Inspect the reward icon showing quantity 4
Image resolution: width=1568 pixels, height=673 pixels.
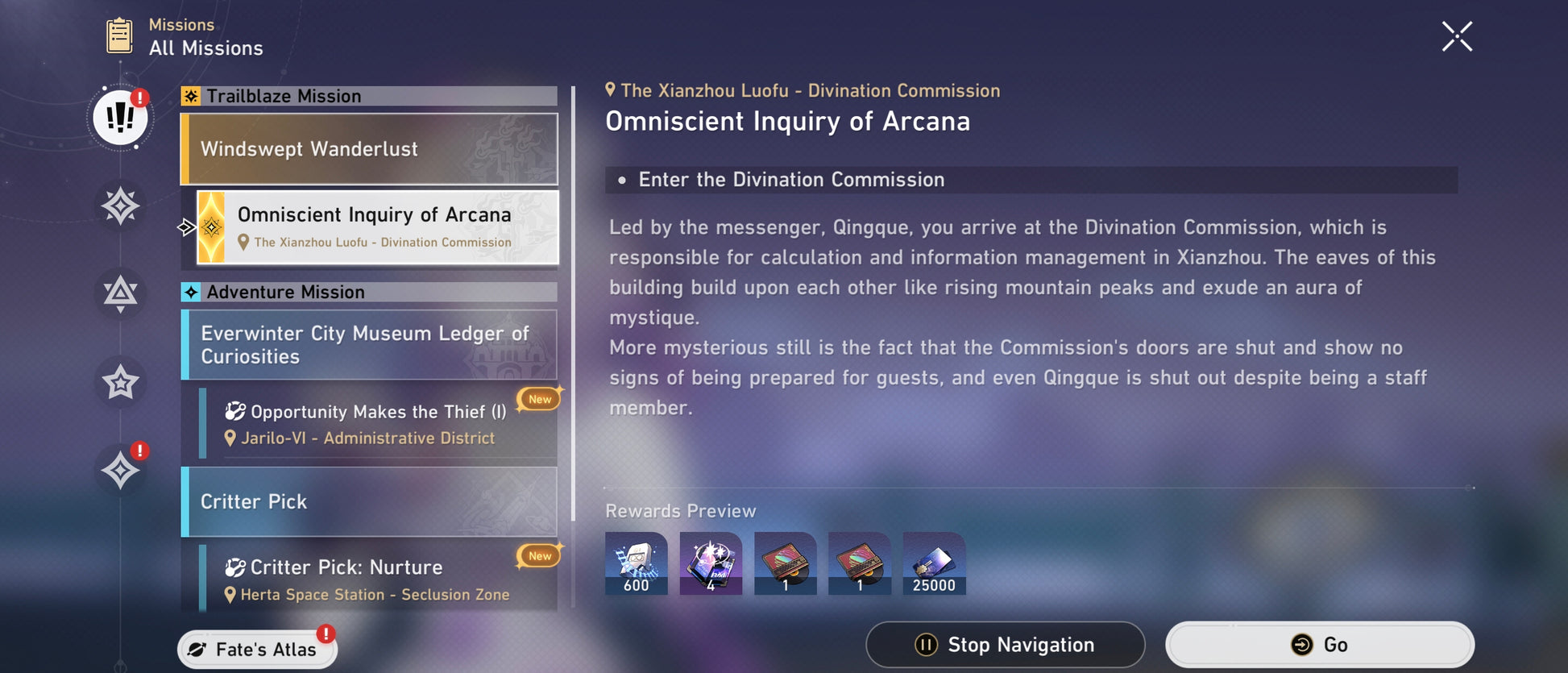(x=711, y=563)
